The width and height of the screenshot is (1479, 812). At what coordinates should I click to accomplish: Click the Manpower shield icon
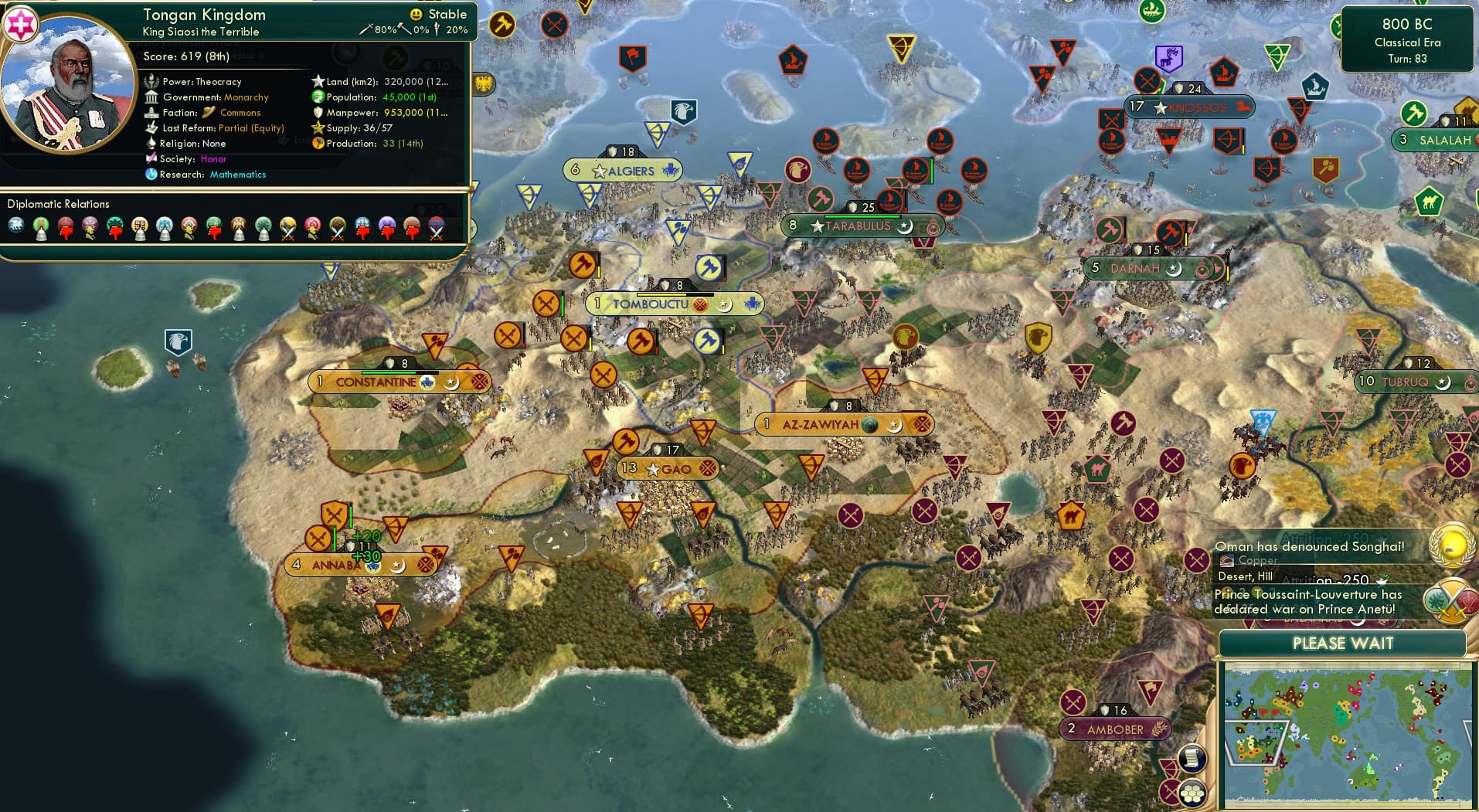317,112
